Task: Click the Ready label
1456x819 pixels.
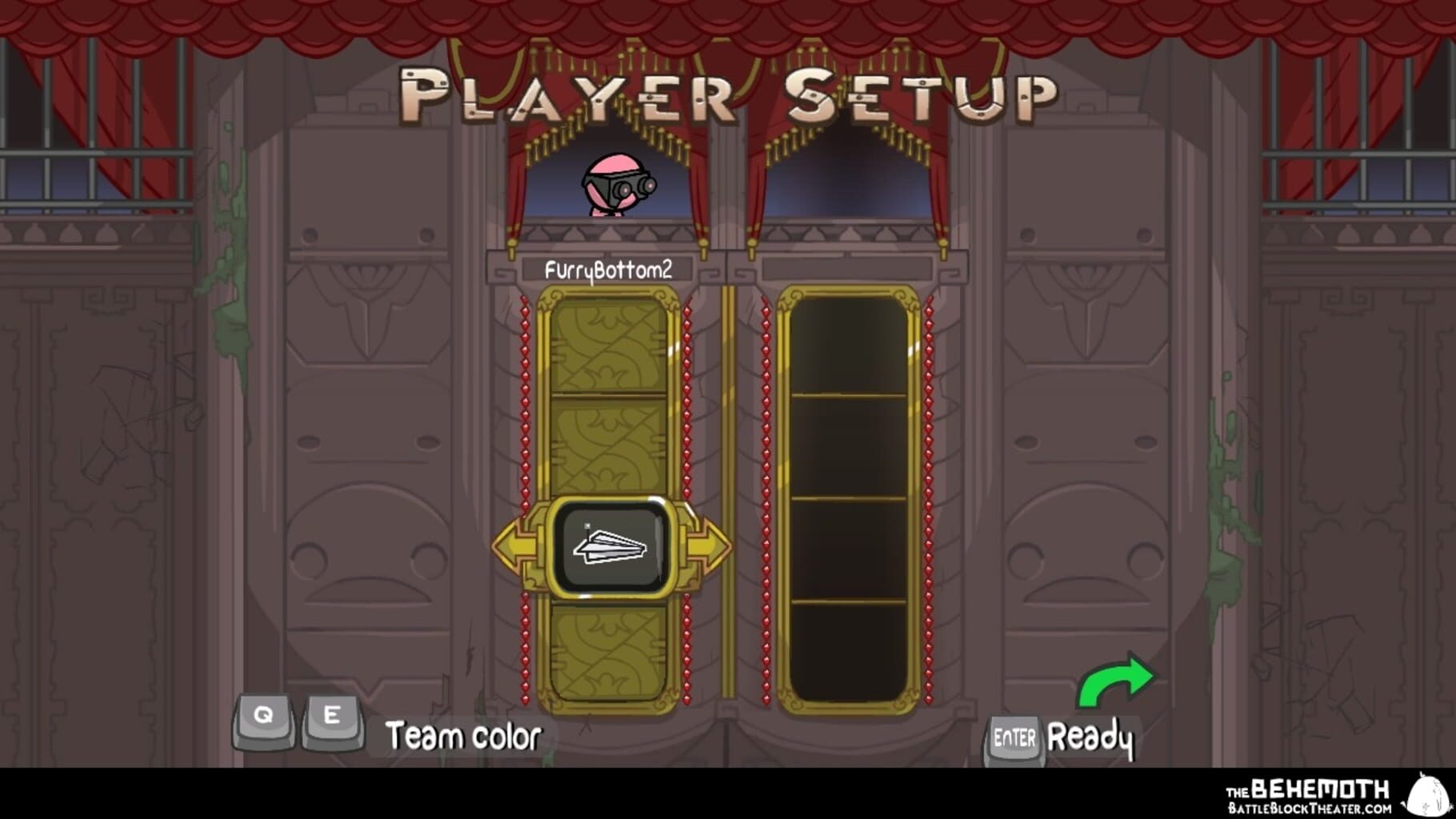Action: pyautogui.click(x=1092, y=737)
